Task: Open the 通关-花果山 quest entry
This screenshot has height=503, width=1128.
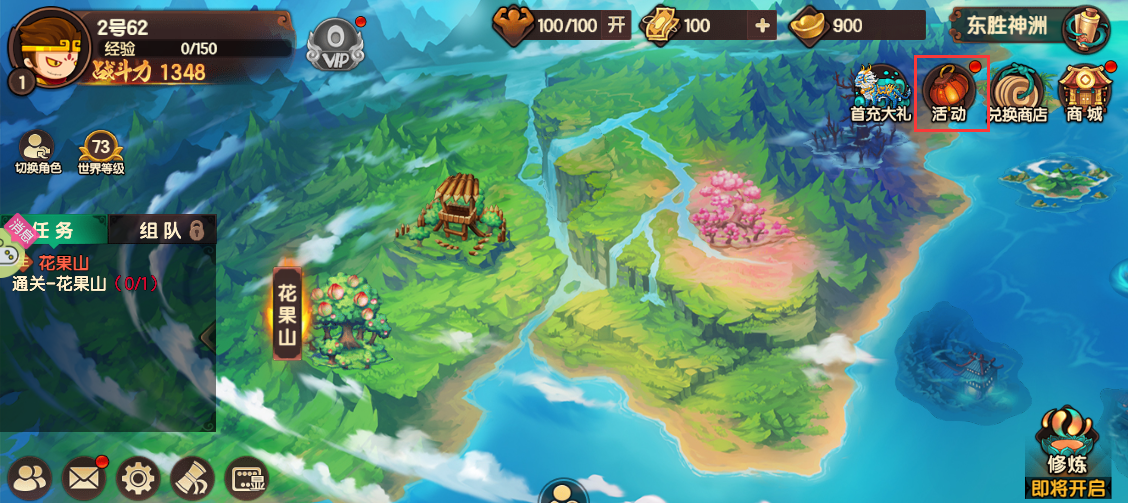Action: click(x=85, y=283)
